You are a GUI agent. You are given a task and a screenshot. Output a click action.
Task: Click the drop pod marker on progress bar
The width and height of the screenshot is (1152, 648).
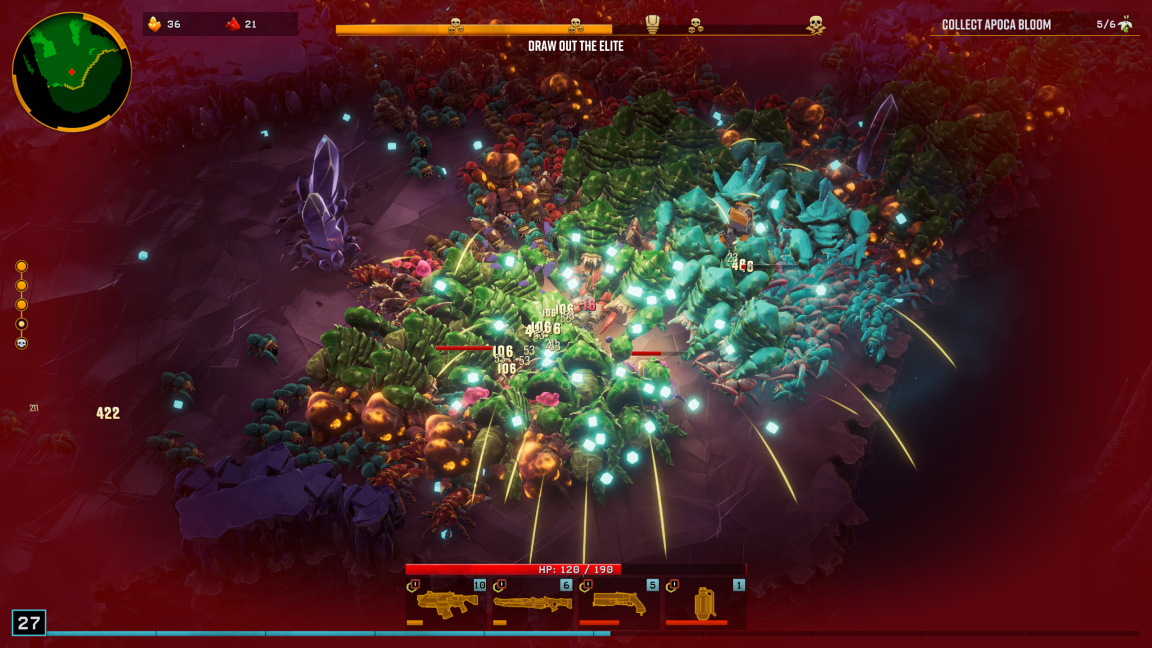[x=653, y=25]
